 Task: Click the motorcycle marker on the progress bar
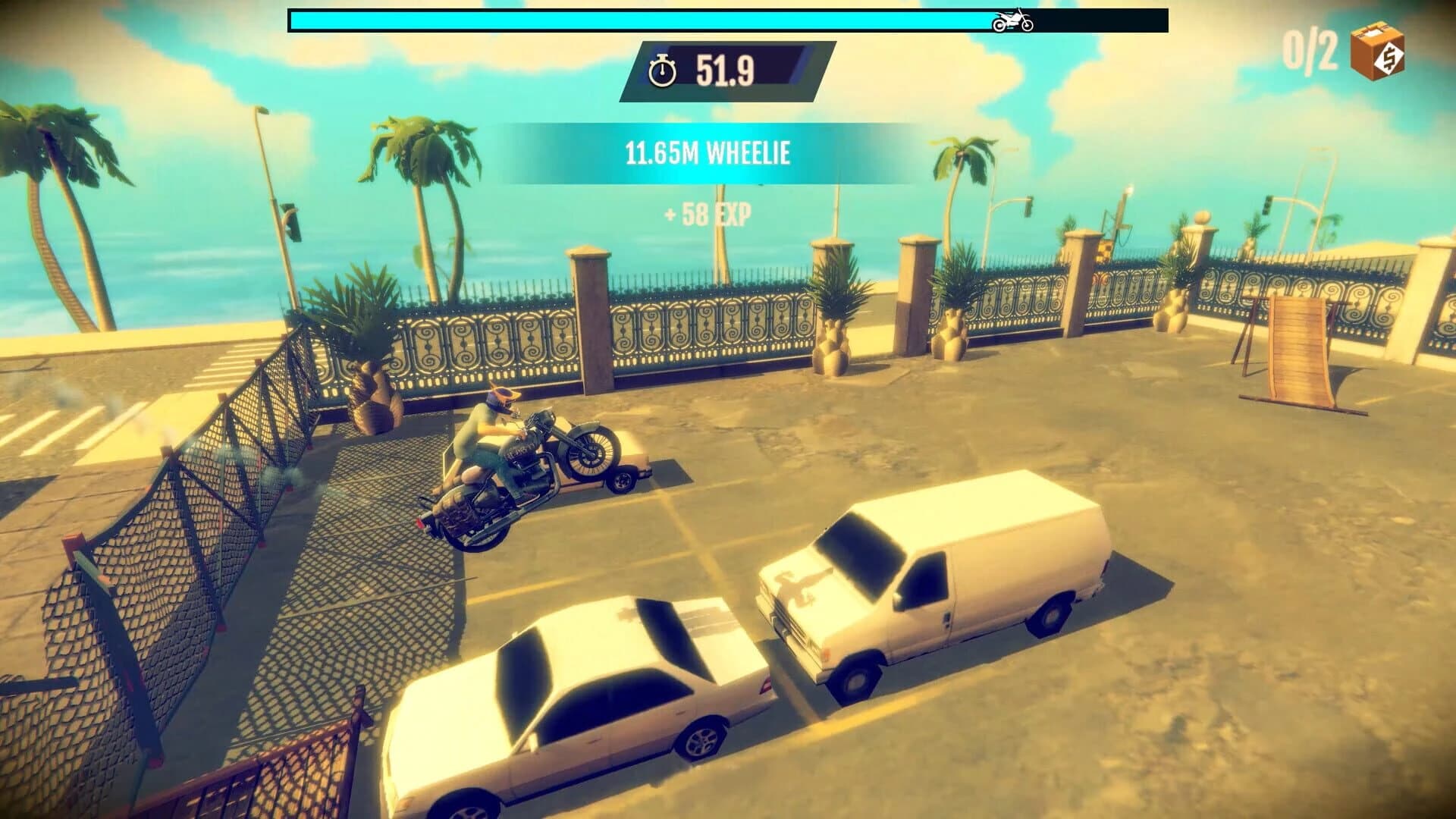(x=1011, y=22)
